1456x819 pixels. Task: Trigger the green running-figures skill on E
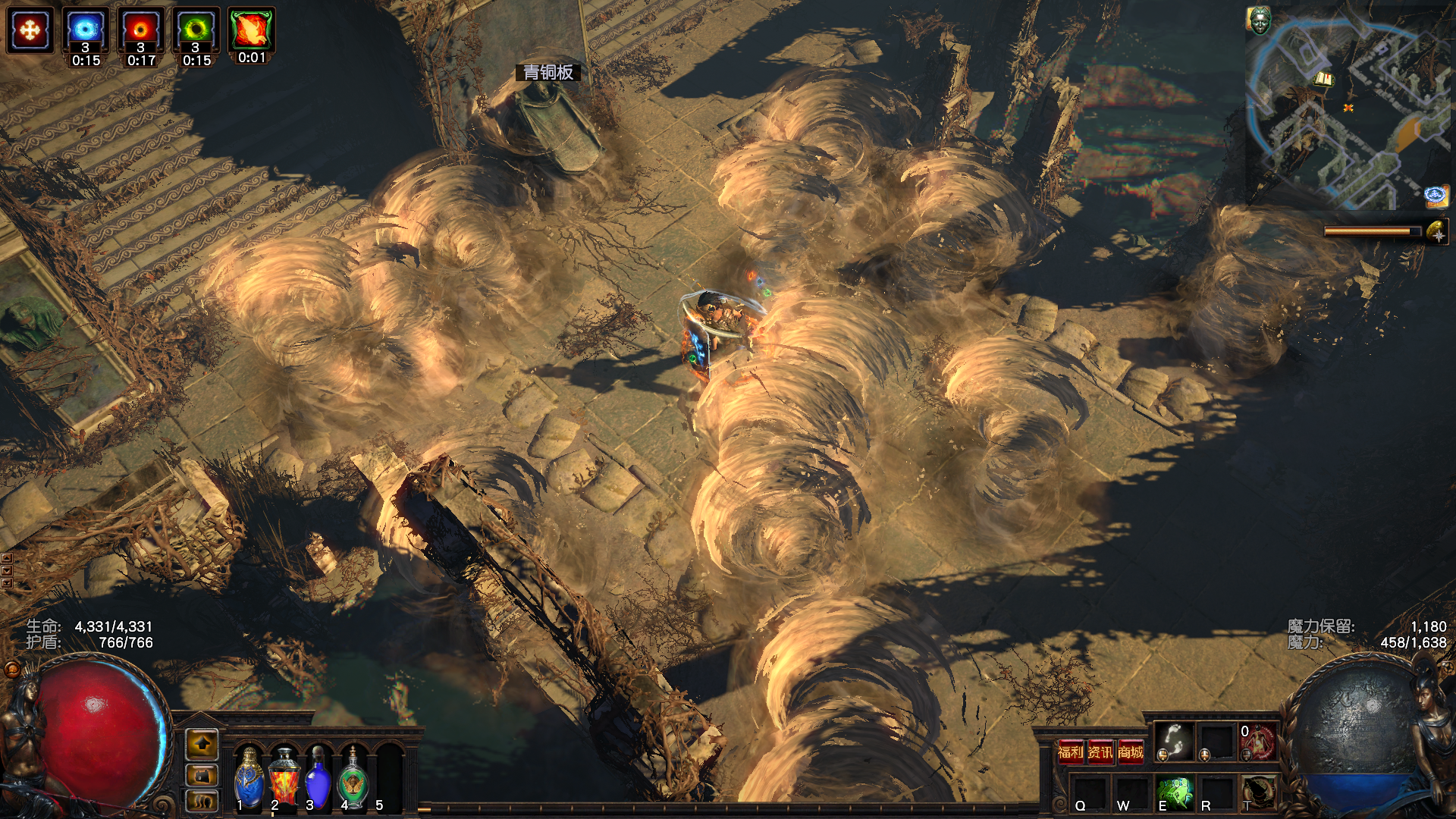(1174, 792)
